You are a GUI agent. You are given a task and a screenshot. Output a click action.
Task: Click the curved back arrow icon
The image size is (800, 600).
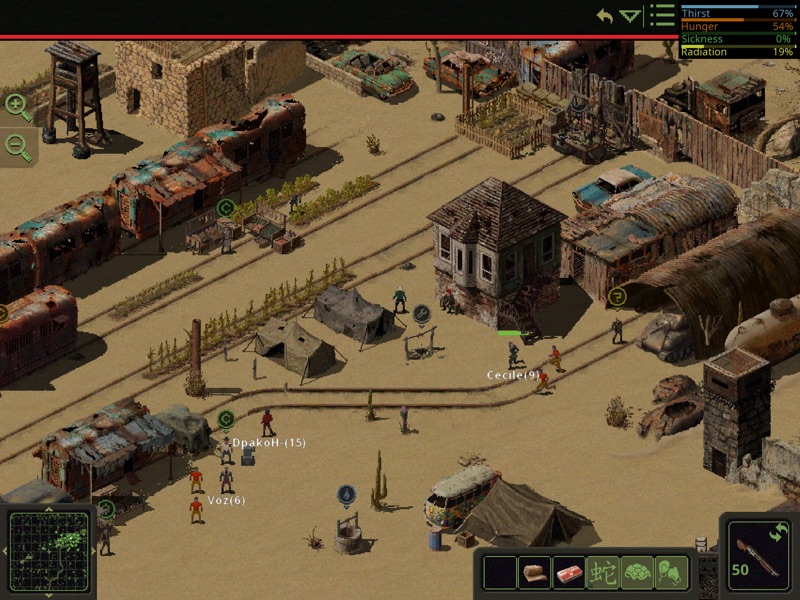pos(604,16)
